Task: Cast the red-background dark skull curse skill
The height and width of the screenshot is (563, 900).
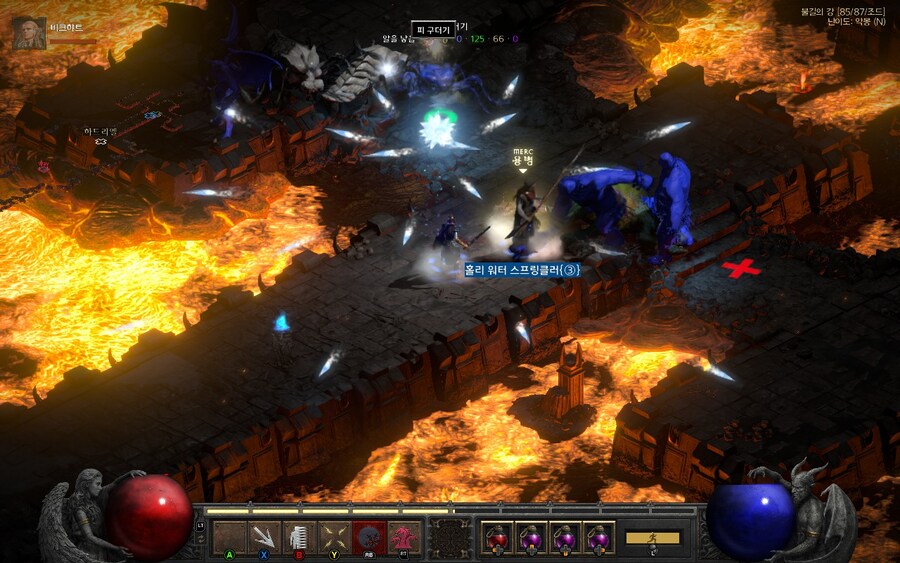Action: tap(369, 537)
